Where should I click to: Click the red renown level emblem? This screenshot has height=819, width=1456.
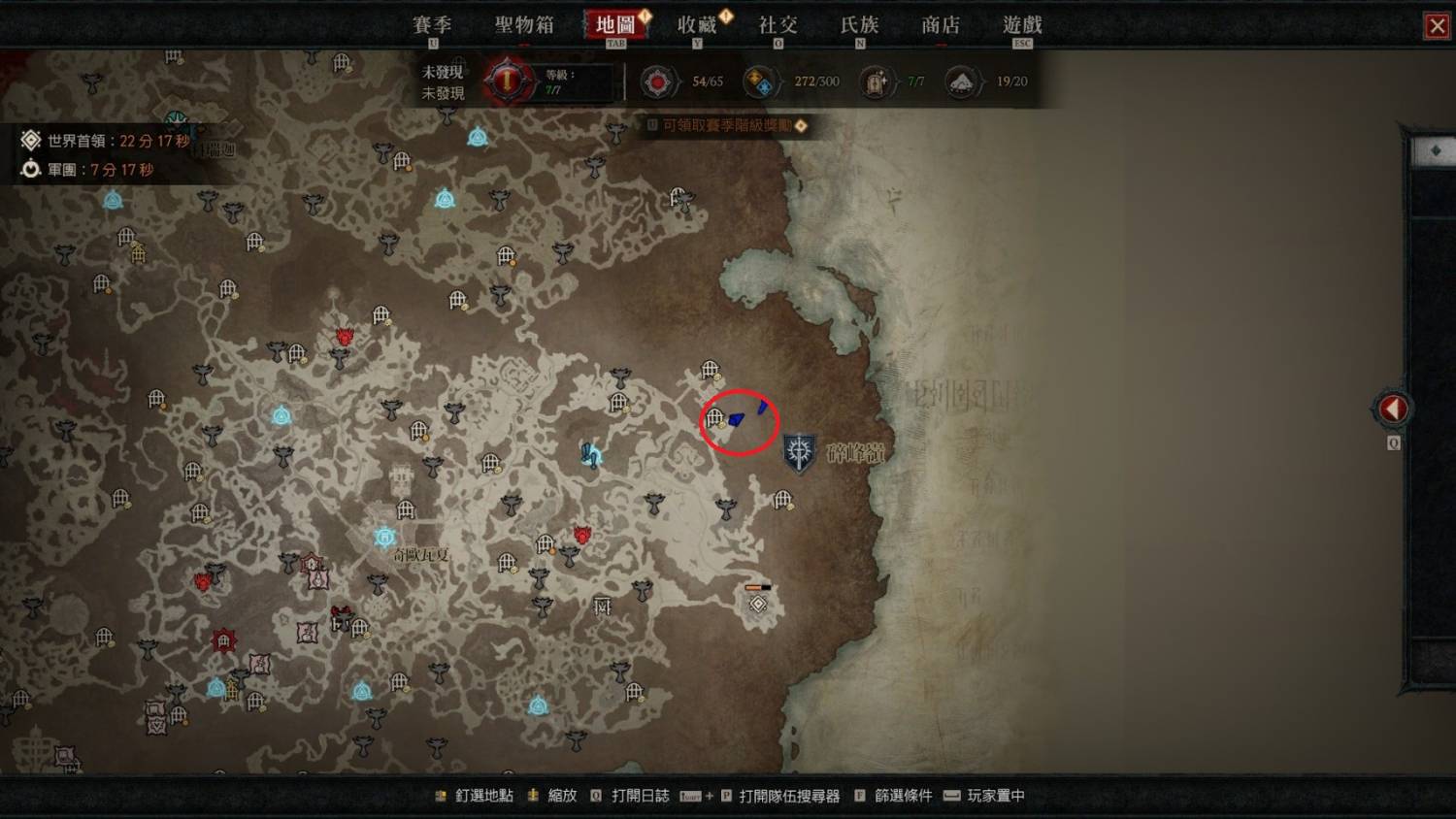(x=506, y=81)
